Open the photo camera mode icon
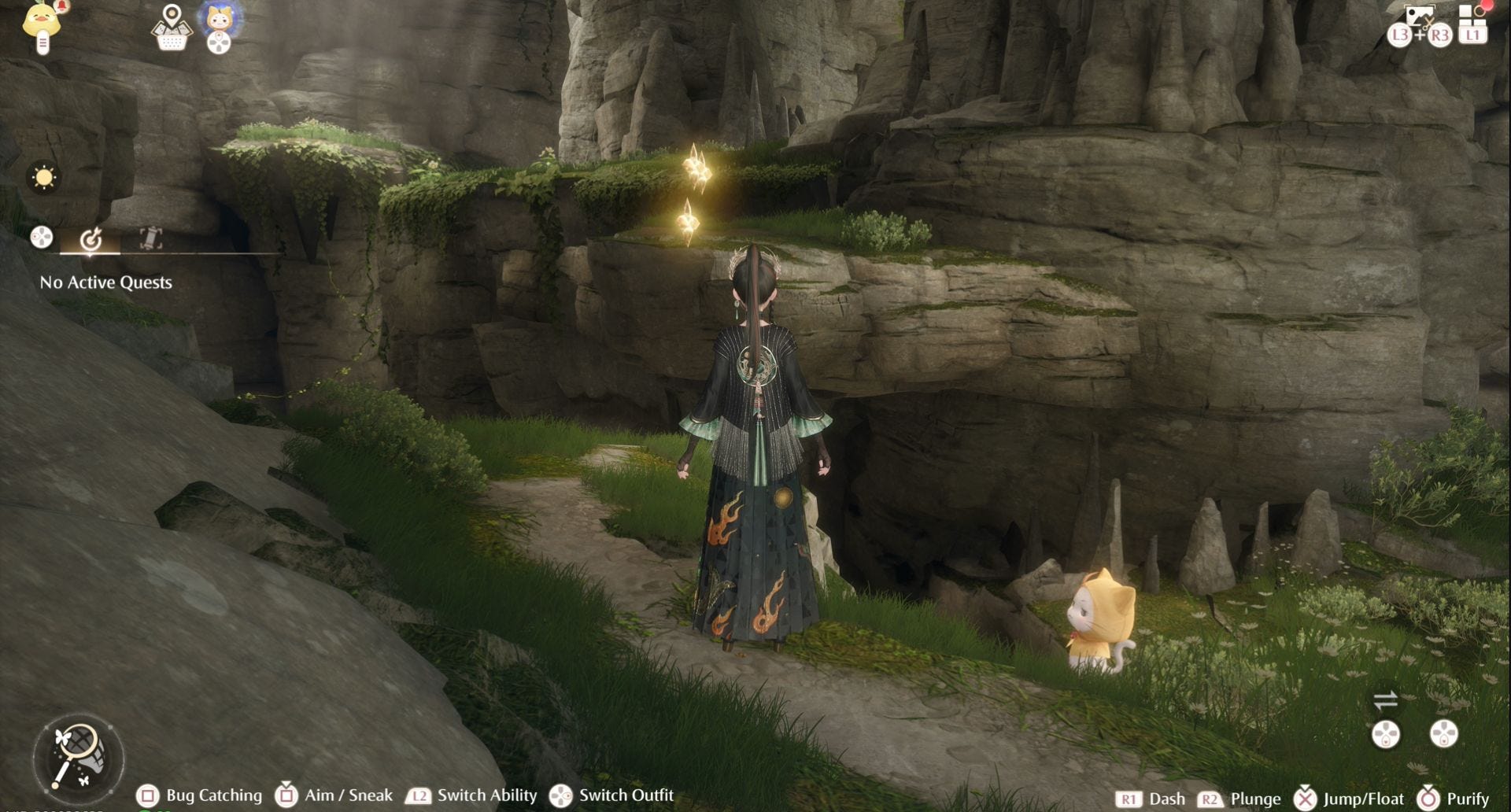Viewport: 1511px width, 812px height. (x=1419, y=17)
